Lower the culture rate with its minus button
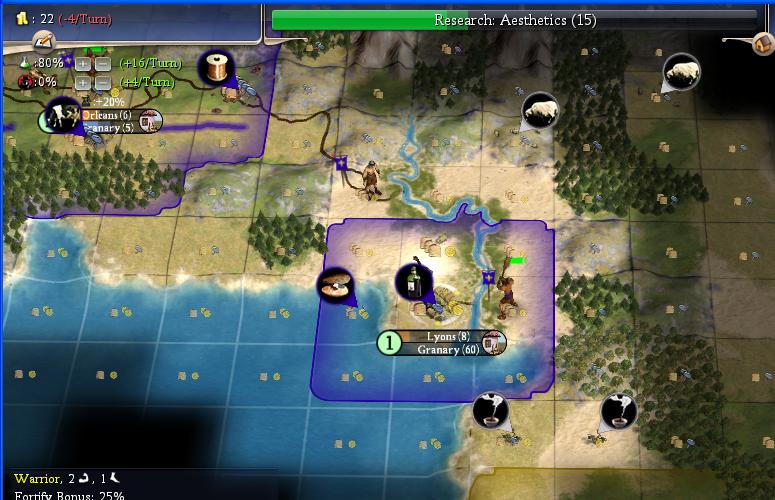775x500 pixels. point(101,82)
